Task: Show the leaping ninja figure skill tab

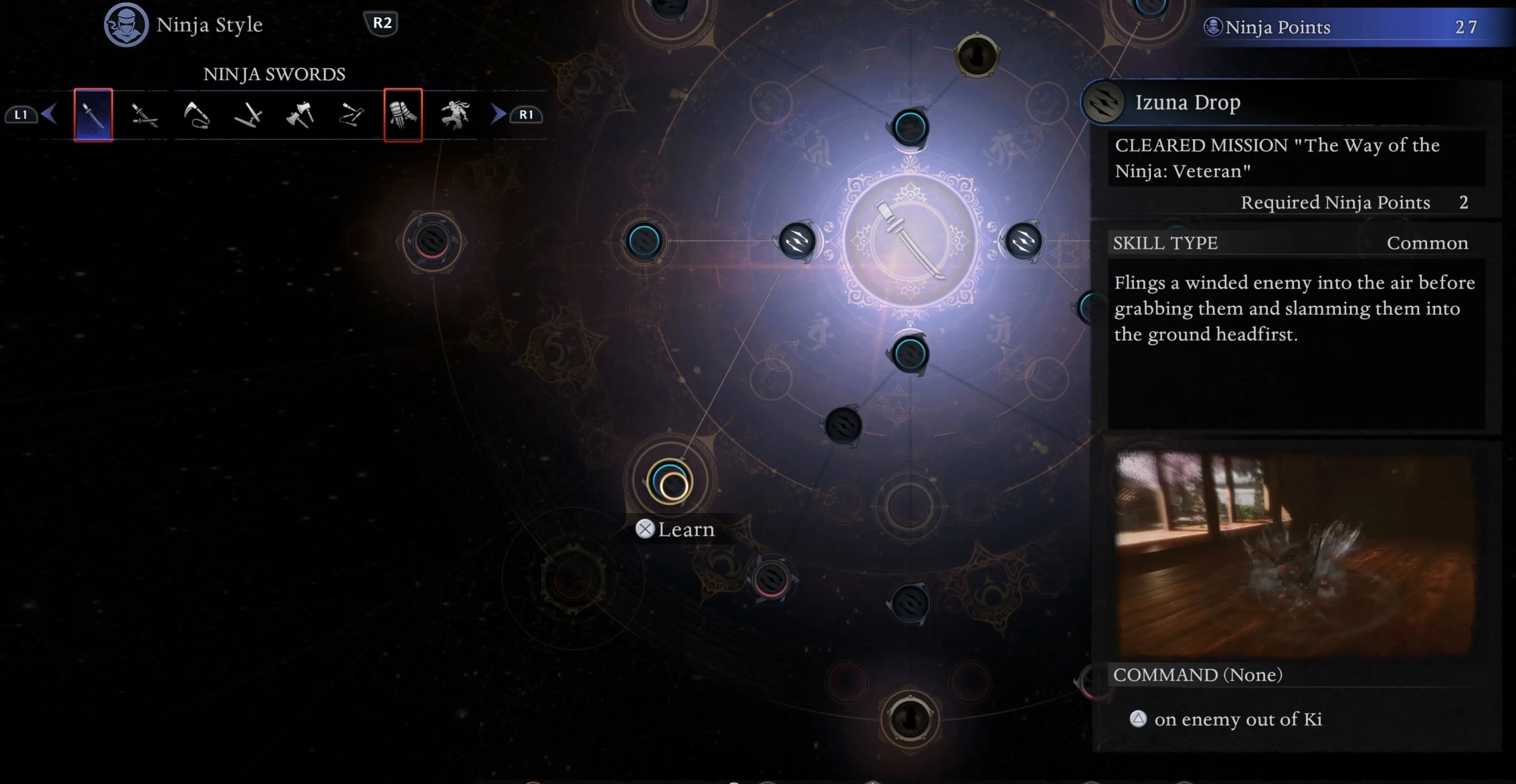Action: pyautogui.click(x=455, y=115)
